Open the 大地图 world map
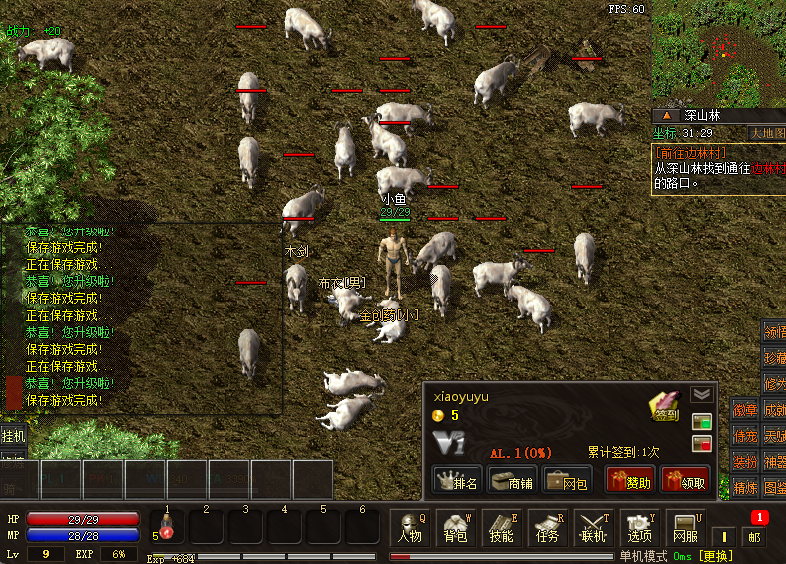 767,133
